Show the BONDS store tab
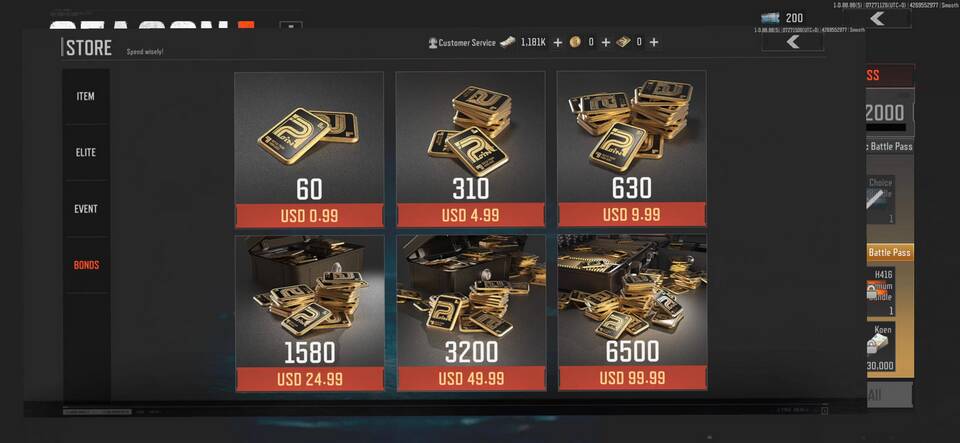This screenshot has width=960, height=443. point(86,265)
